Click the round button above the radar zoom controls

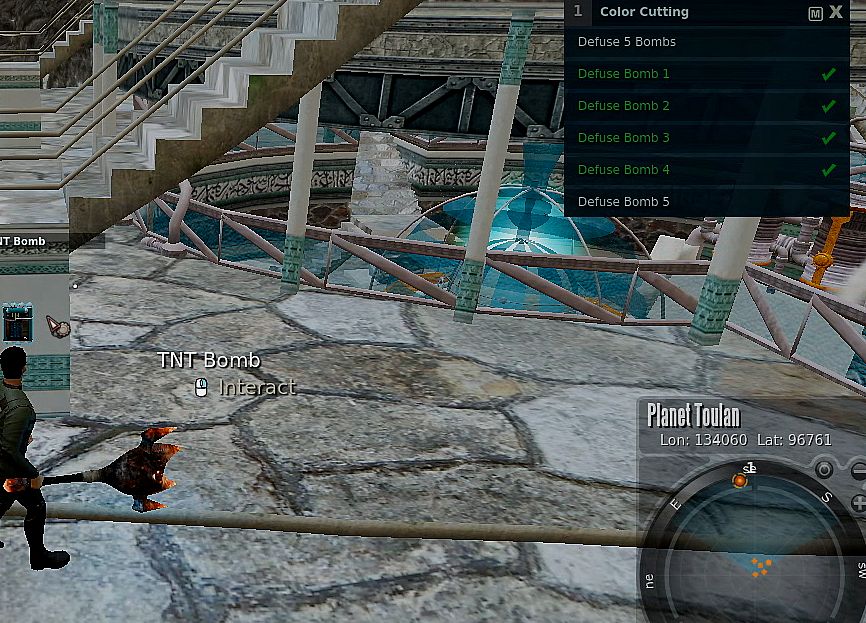(x=824, y=469)
